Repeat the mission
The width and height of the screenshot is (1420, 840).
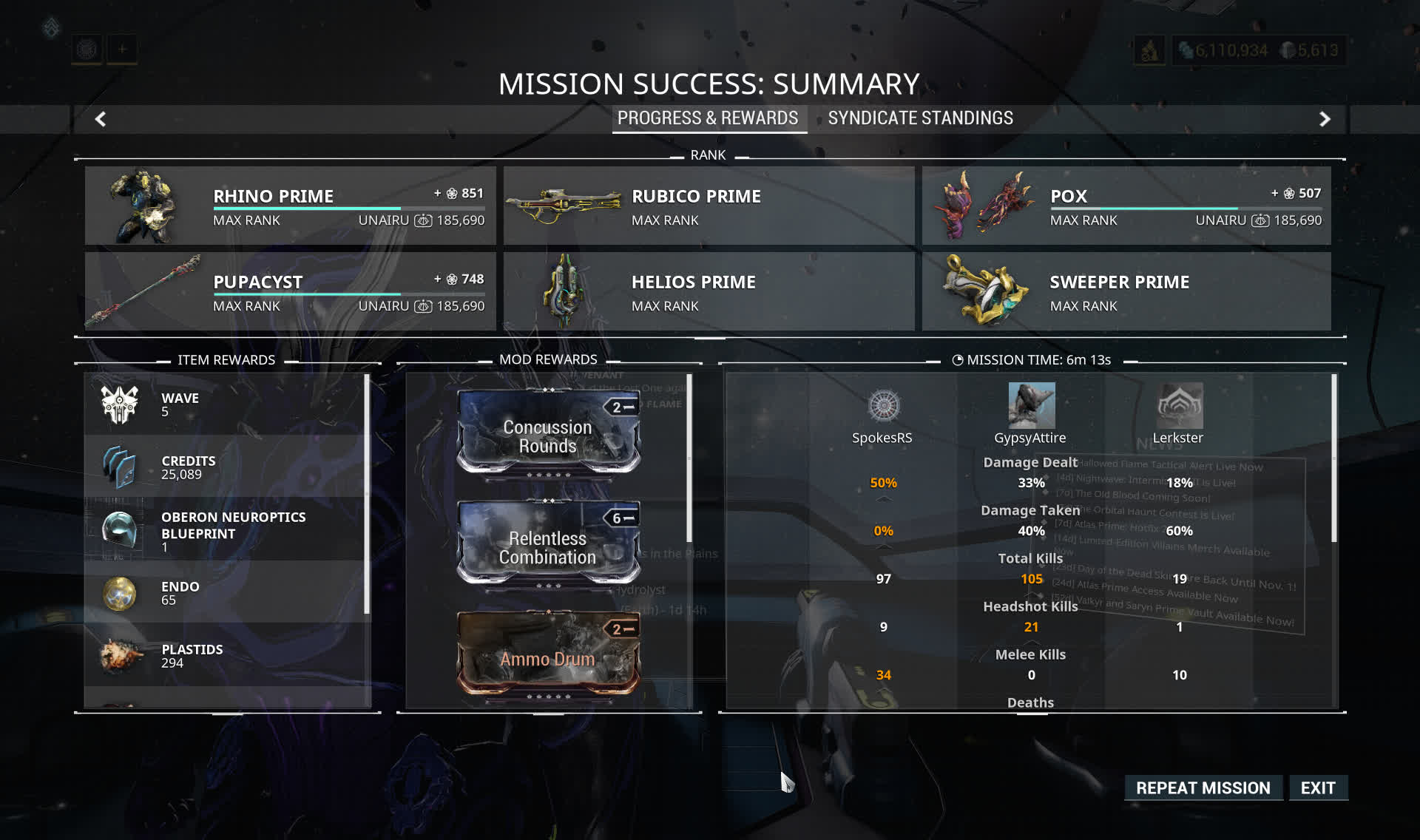point(1203,787)
